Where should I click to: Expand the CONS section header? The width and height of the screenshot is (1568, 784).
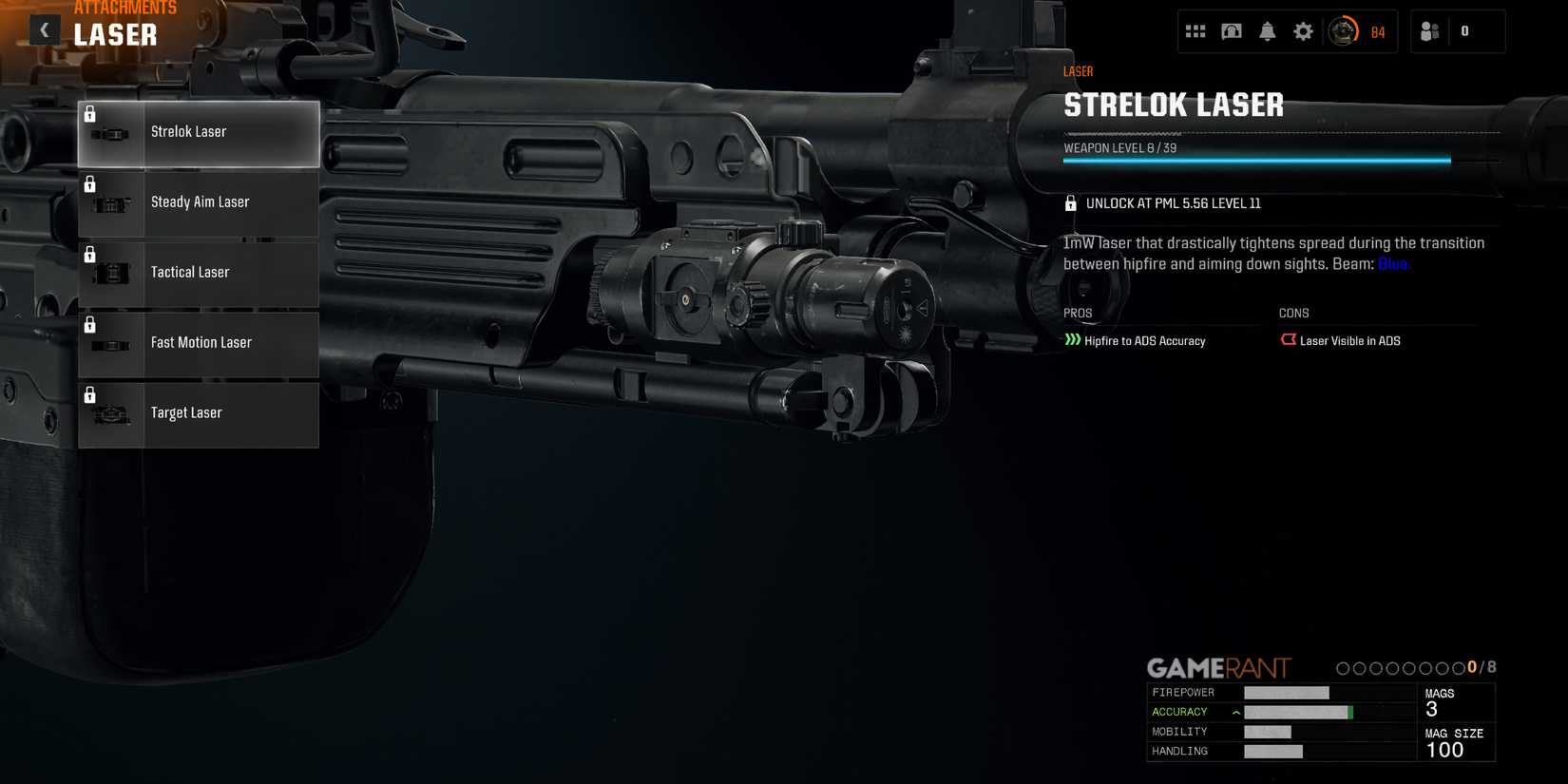(x=1293, y=313)
